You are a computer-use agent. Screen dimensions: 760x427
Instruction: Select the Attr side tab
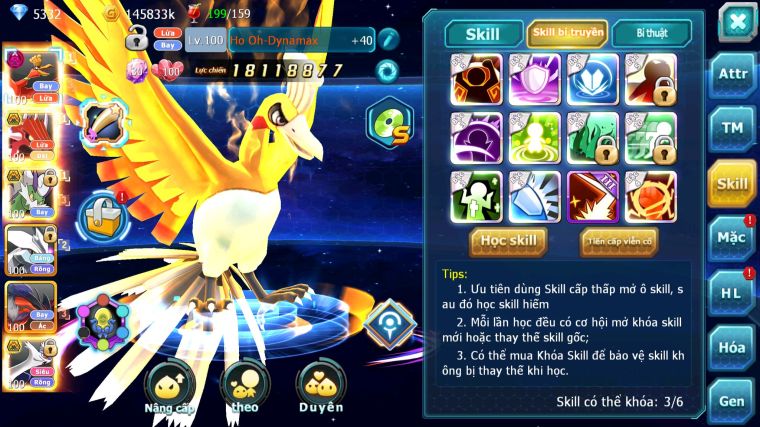pyautogui.click(x=732, y=76)
